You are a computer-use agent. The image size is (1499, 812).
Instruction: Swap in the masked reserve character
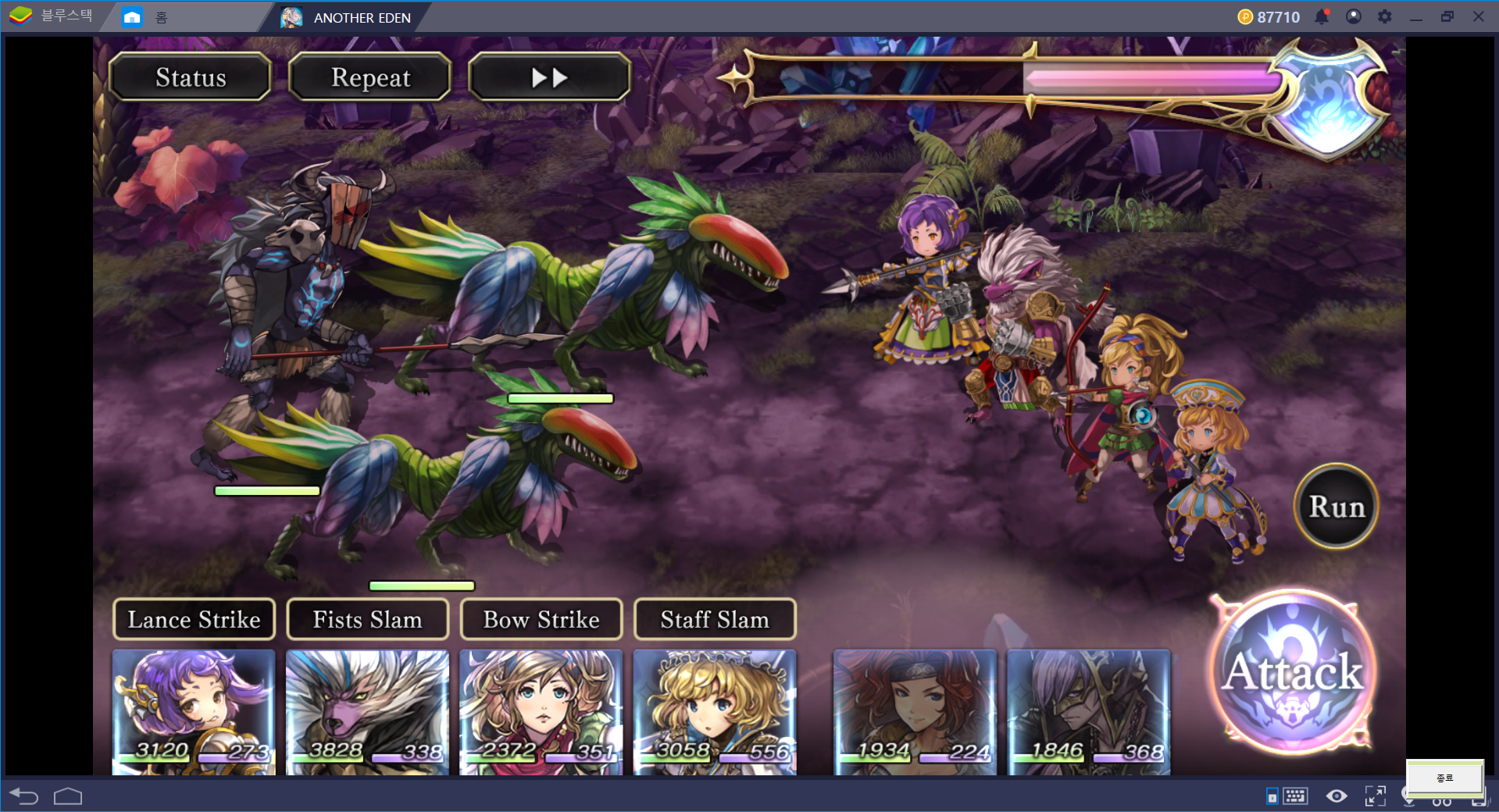(x=1089, y=710)
